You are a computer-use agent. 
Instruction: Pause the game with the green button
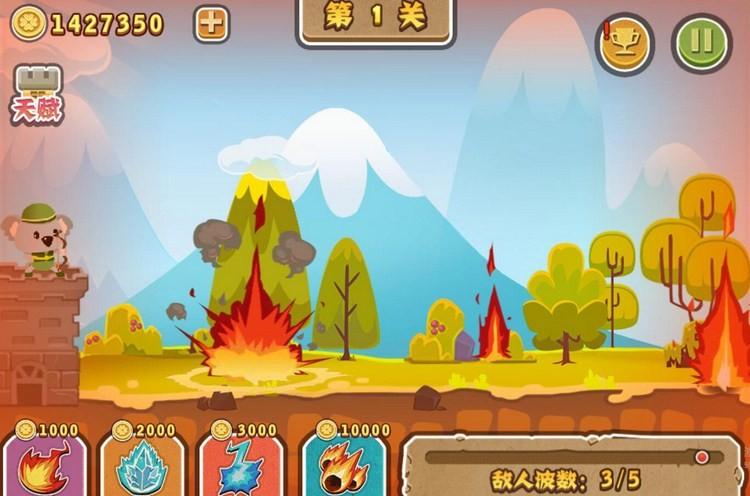pyautogui.click(x=702, y=43)
